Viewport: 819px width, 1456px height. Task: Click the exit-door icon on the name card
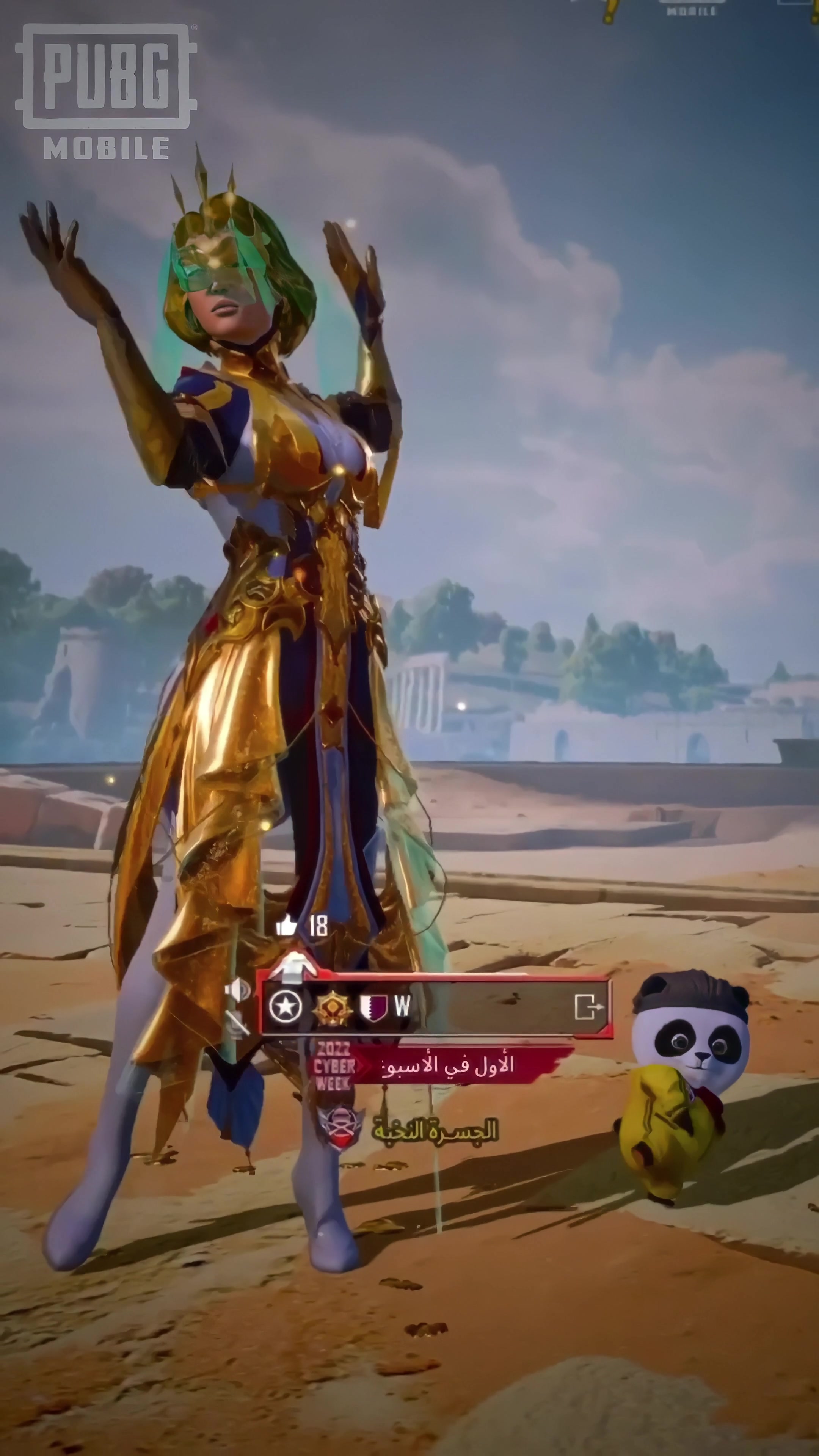(588, 1007)
